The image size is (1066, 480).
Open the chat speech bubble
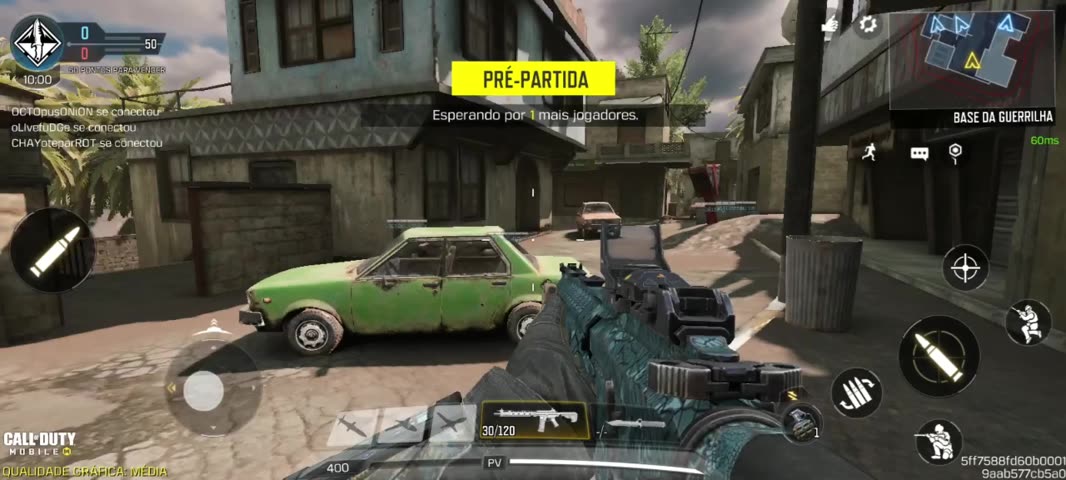tap(919, 153)
